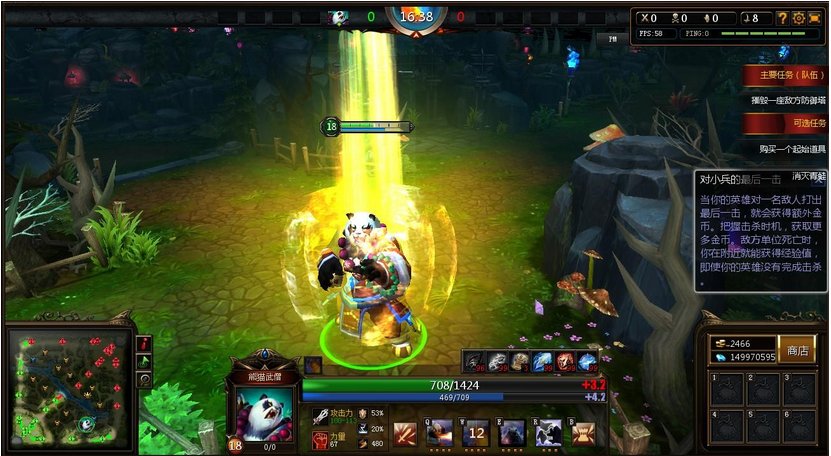Select the 可选任务 optional quest header
The image size is (831, 456).
tap(785, 122)
